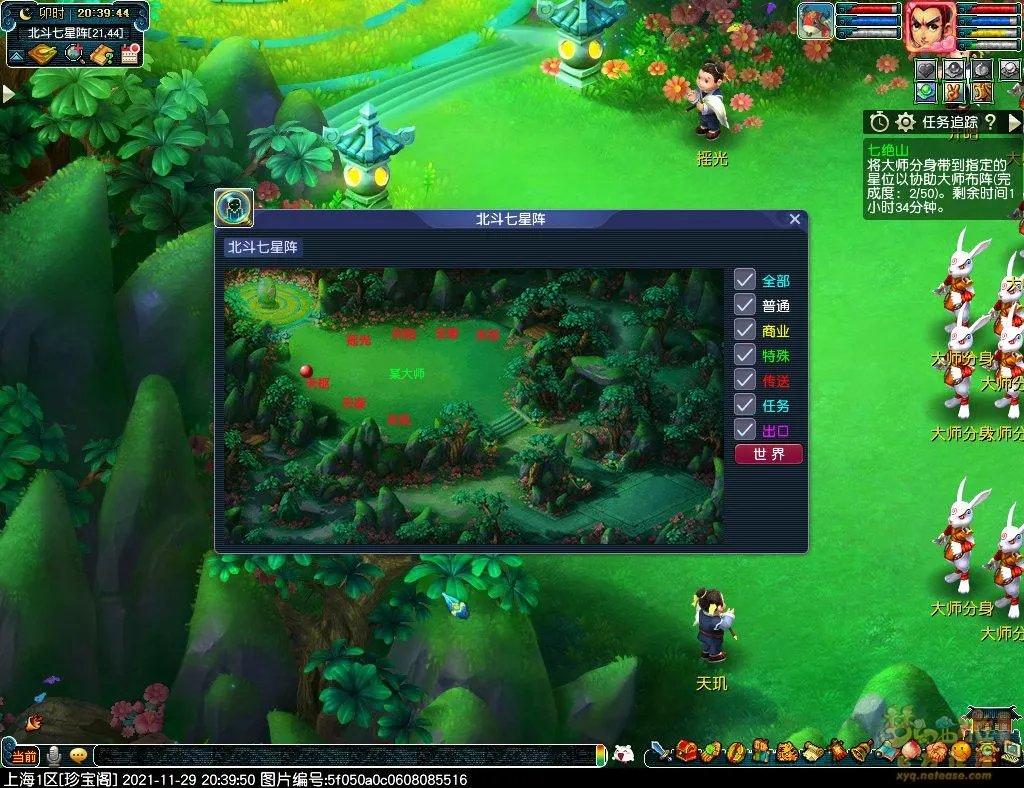The height and width of the screenshot is (788, 1024).
Task: Select the 北斗七星阵 map tab
Action: click(264, 247)
